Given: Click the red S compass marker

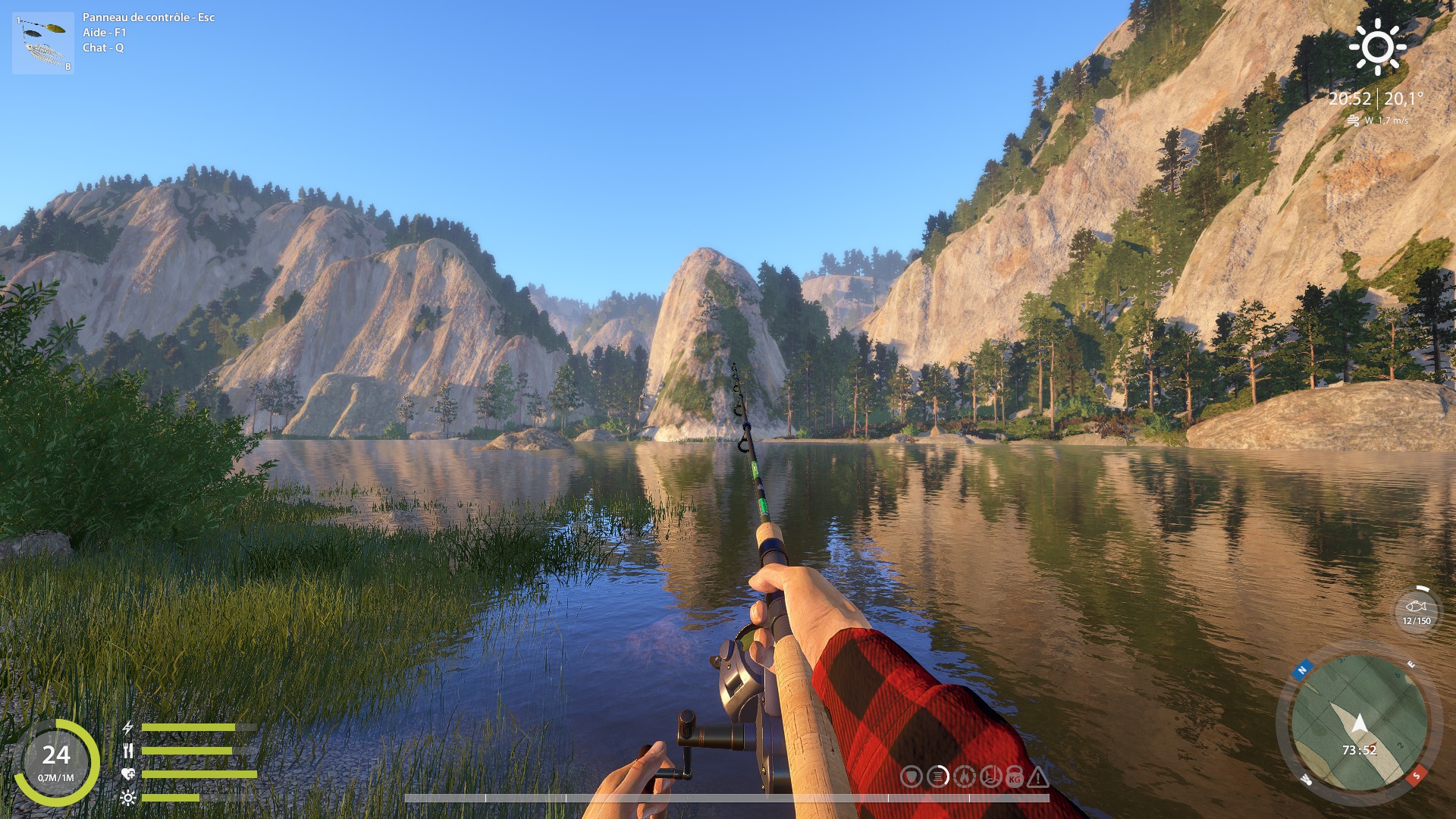Looking at the screenshot, I should pyautogui.click(x=1414, y=776).
